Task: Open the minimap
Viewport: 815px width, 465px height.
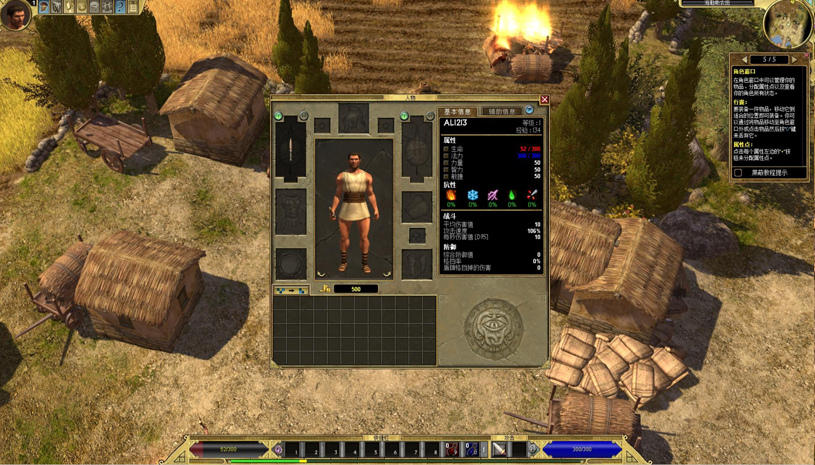Action: pos(787,25)
